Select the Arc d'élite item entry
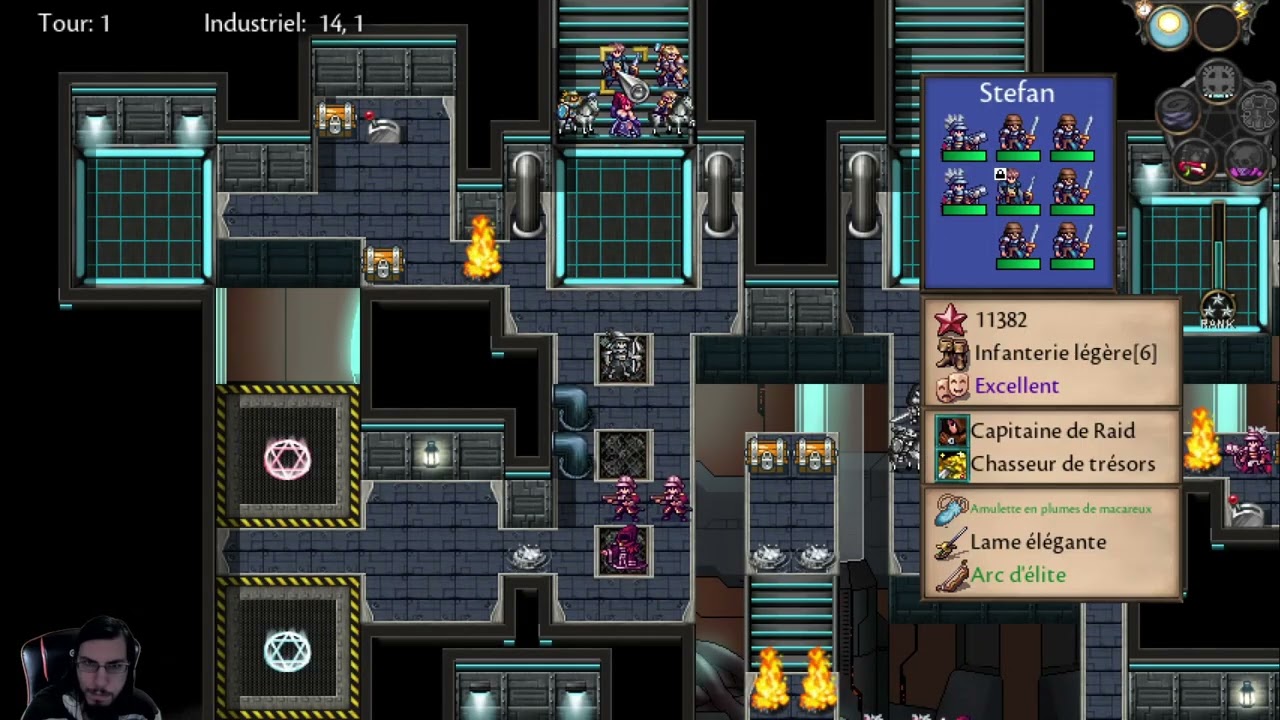Image resolution: width=1280 pixels, height=720 pixels. (1018, 575)
